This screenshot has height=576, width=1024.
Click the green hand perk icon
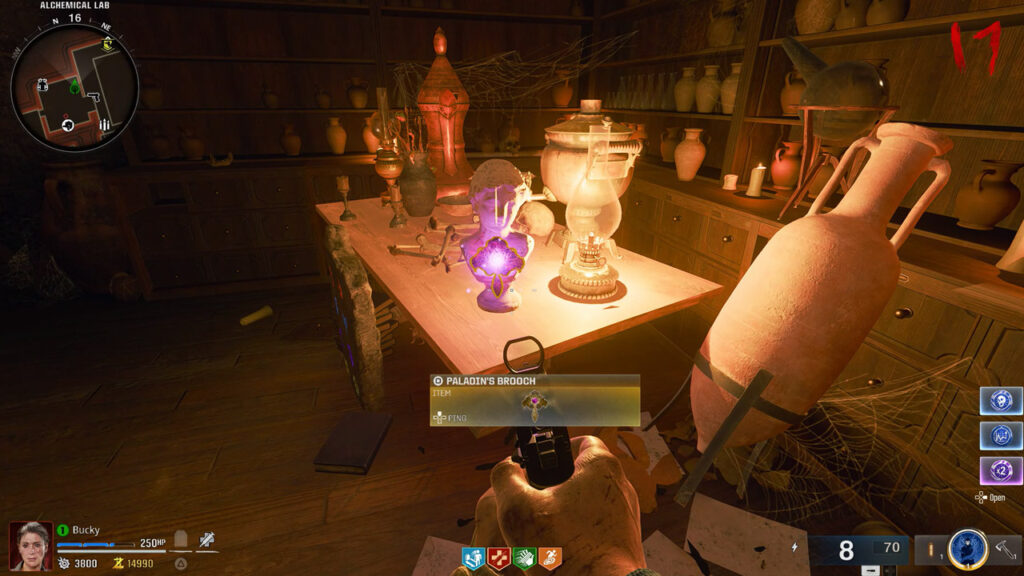click(525, 558)
